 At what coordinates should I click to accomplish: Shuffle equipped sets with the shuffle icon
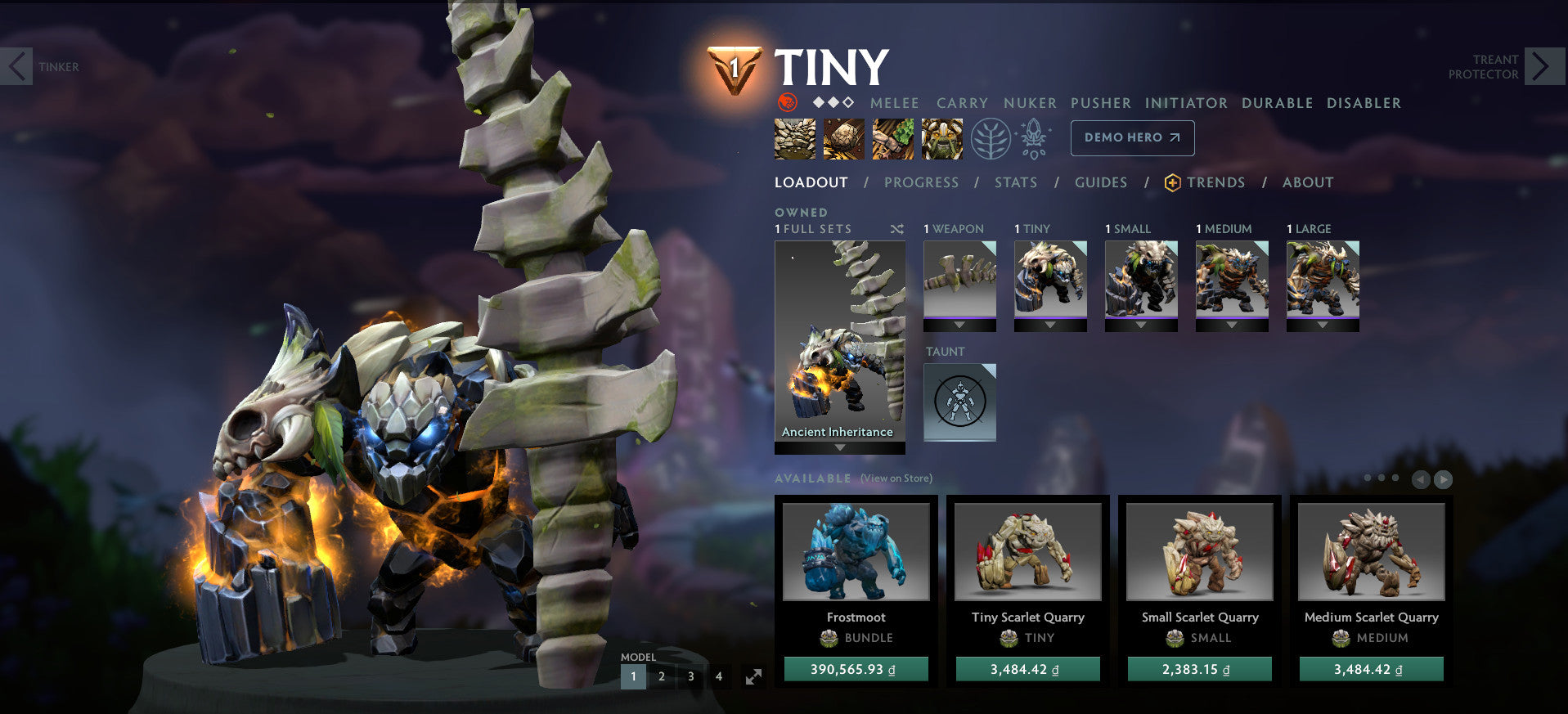coord(897,230)
